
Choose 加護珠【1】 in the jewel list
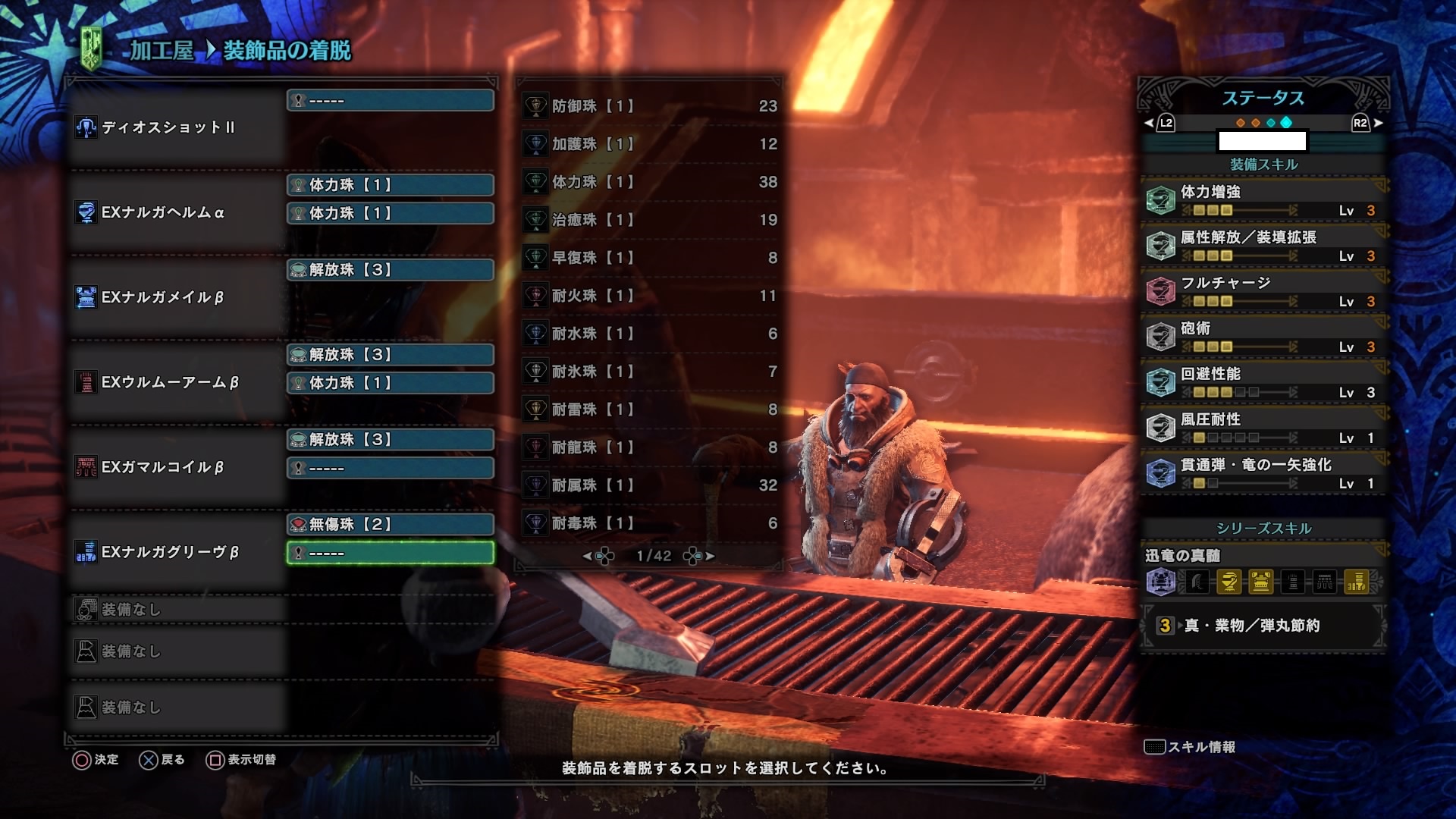point(649,144)
